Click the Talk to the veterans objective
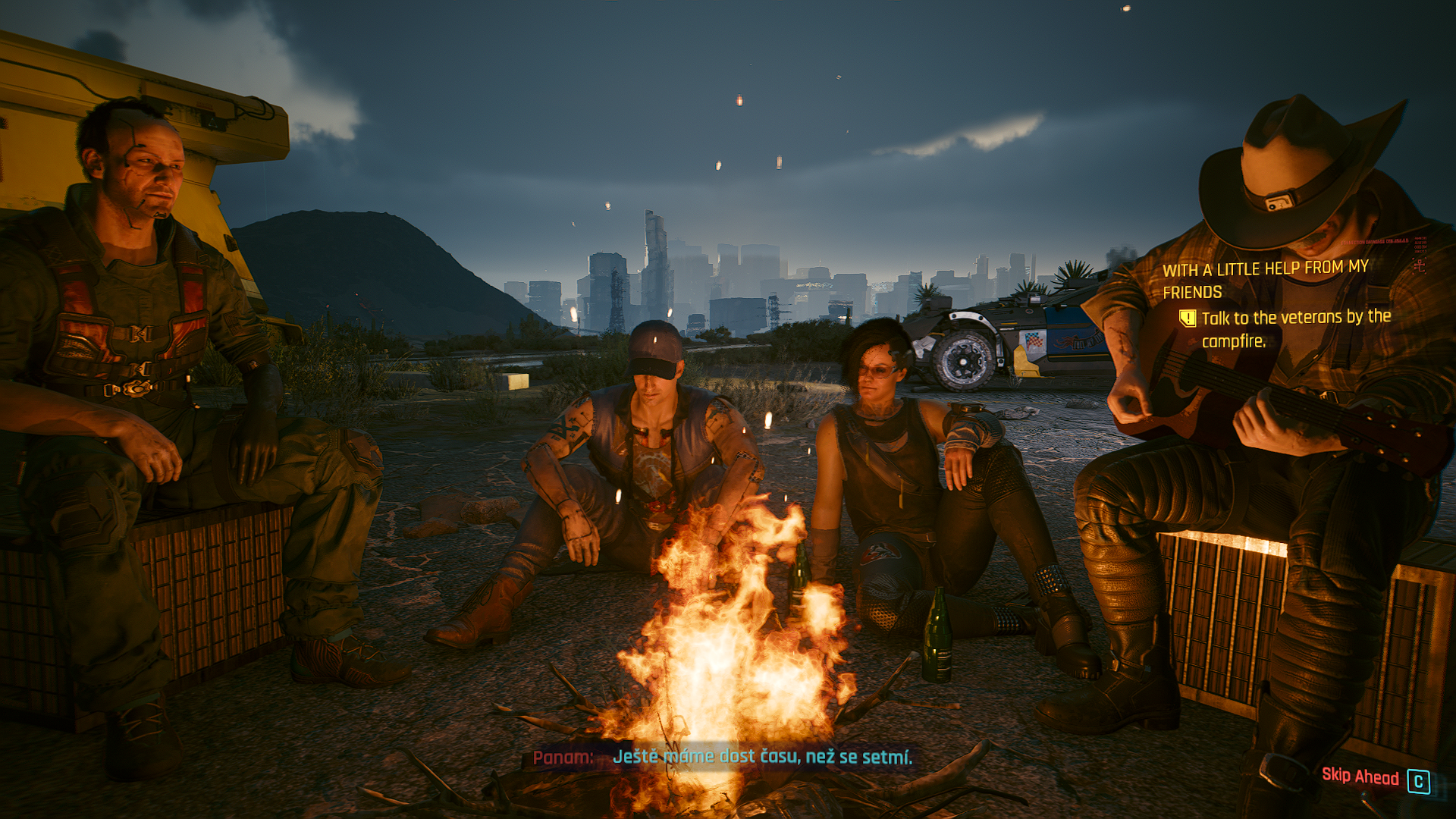Viewport: 1456px width, 819px height. coord(1296,329)
